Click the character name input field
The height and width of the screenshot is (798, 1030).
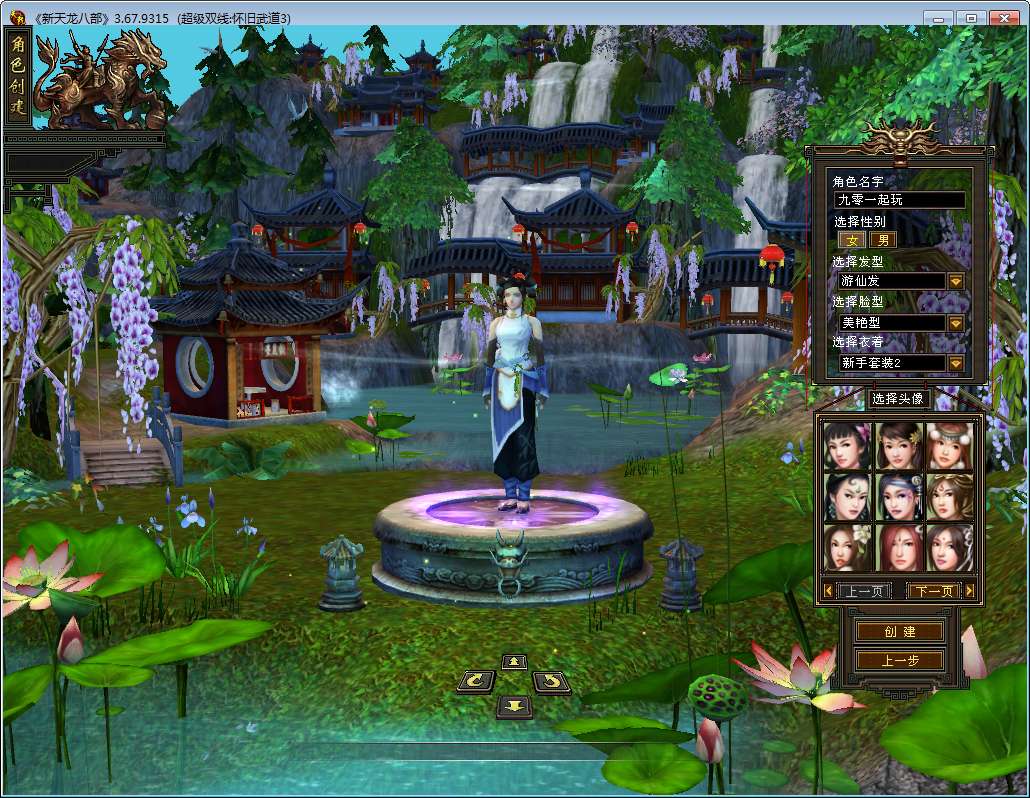tap(899, 200)
